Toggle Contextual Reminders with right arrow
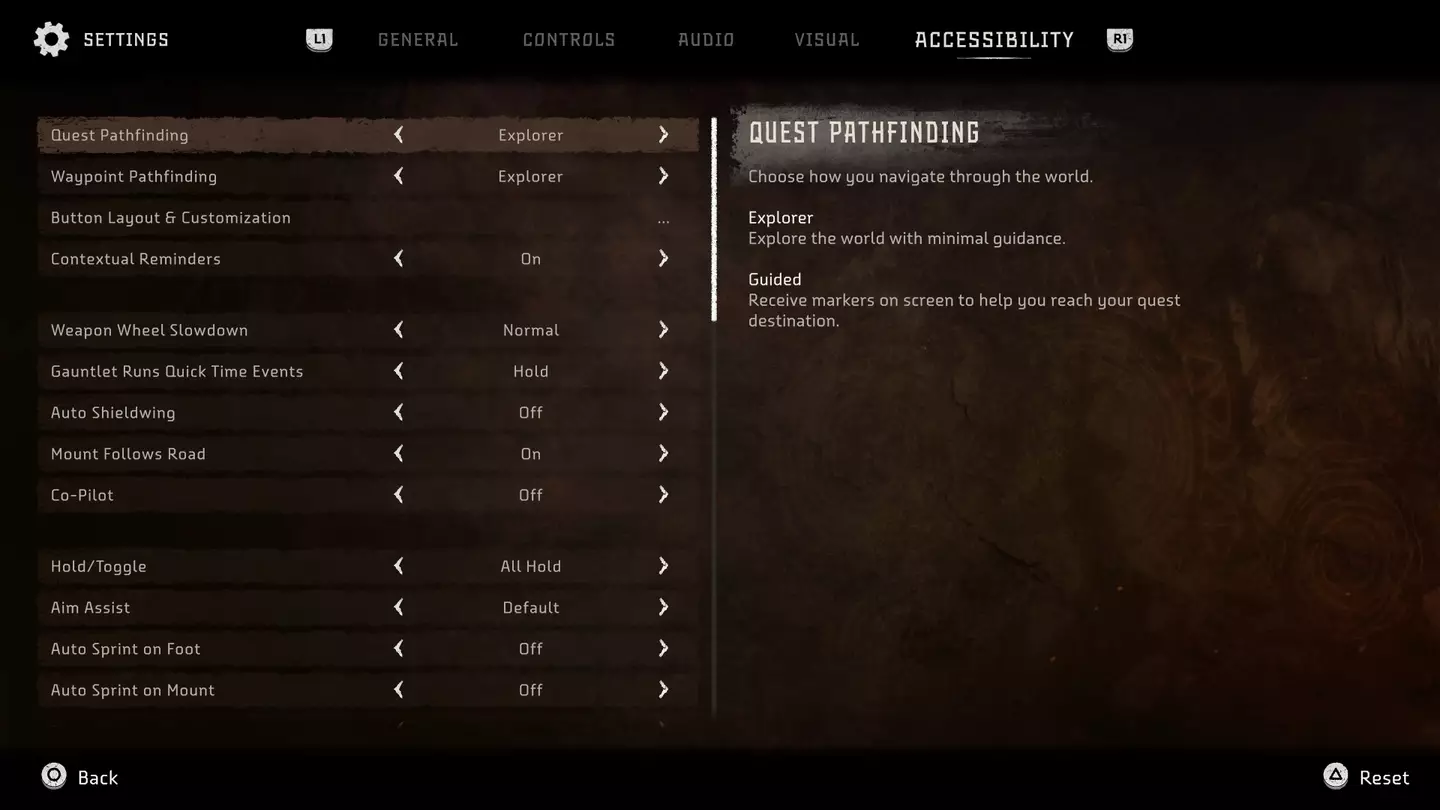This screenshot has height=810, width=1440. click(663, 259)
